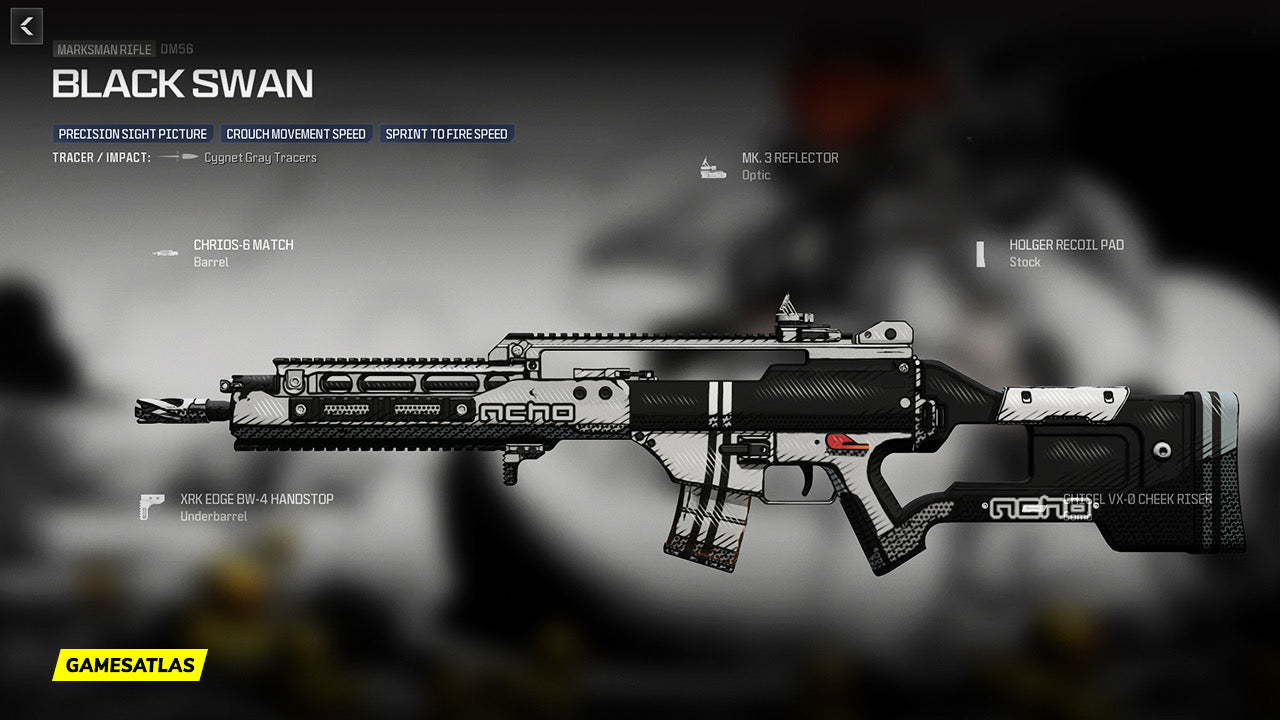Open the GamesAtlas watermark logo

[x=130, y=665]
